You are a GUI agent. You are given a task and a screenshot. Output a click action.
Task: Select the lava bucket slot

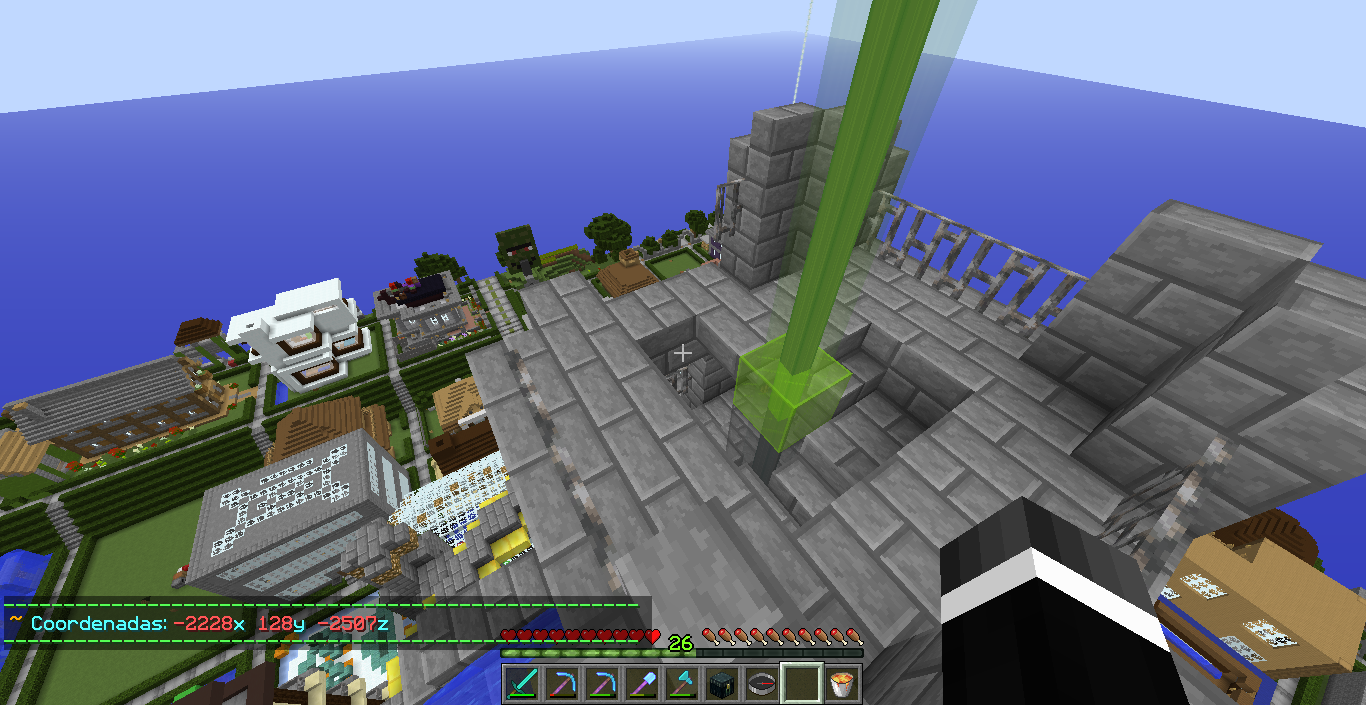tap(842, 684)
